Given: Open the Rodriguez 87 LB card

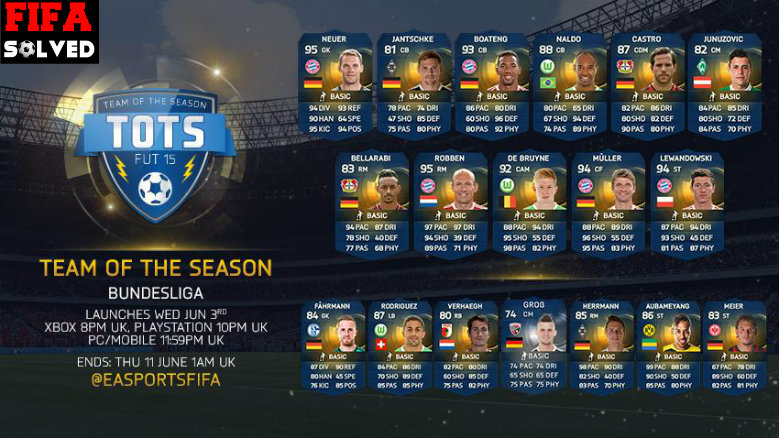Looking at the screenshot, I should pos(400,347).
